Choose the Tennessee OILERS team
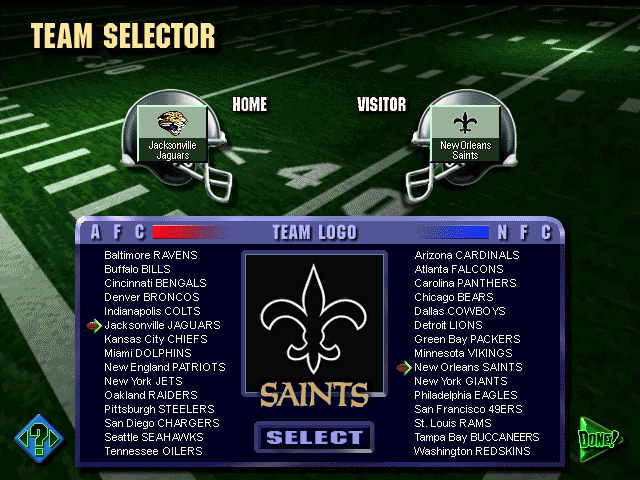The height and width of the screenshot is (480, 640). 153,451
